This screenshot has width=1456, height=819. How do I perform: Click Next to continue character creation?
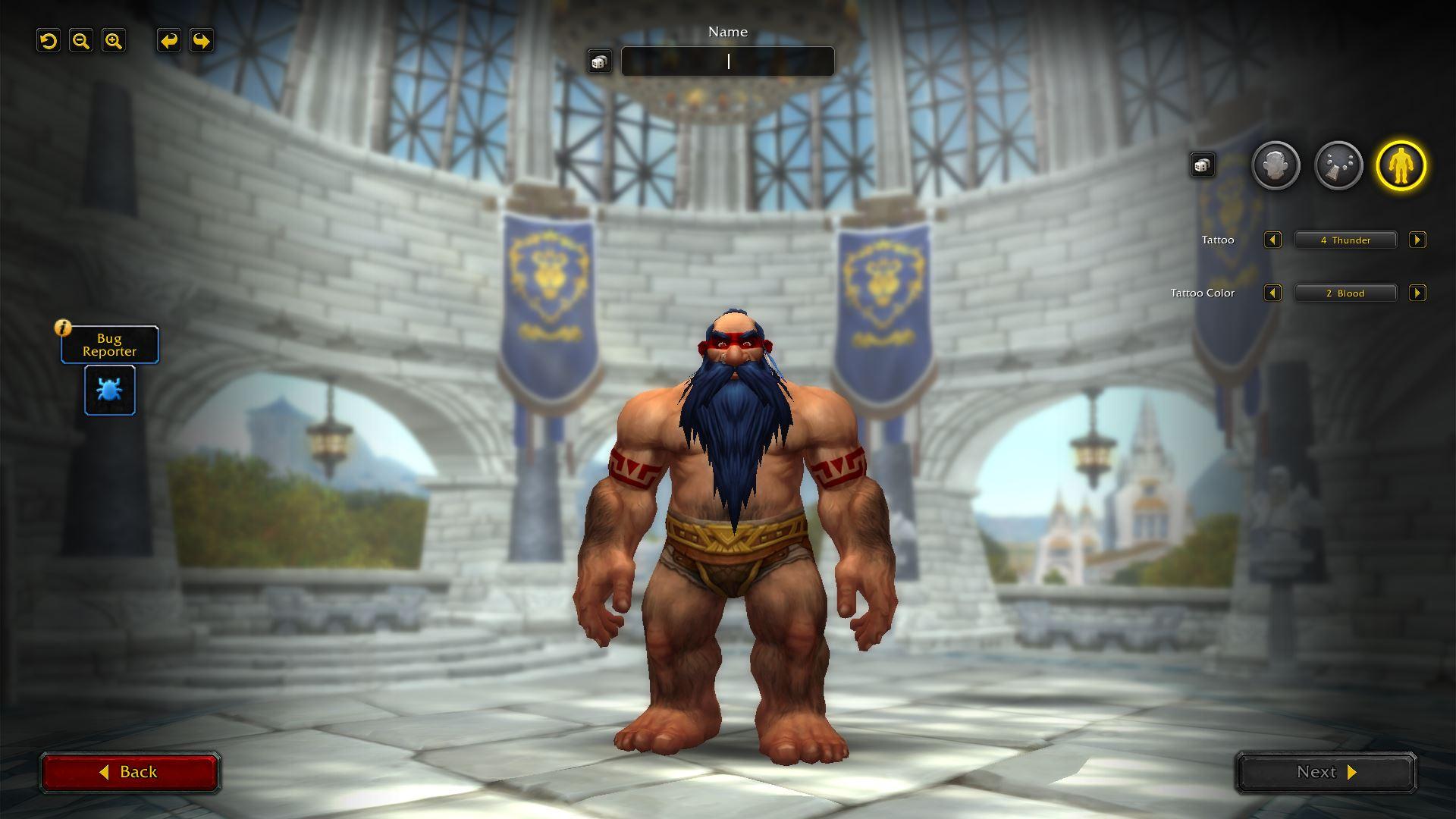[1326, 772]
